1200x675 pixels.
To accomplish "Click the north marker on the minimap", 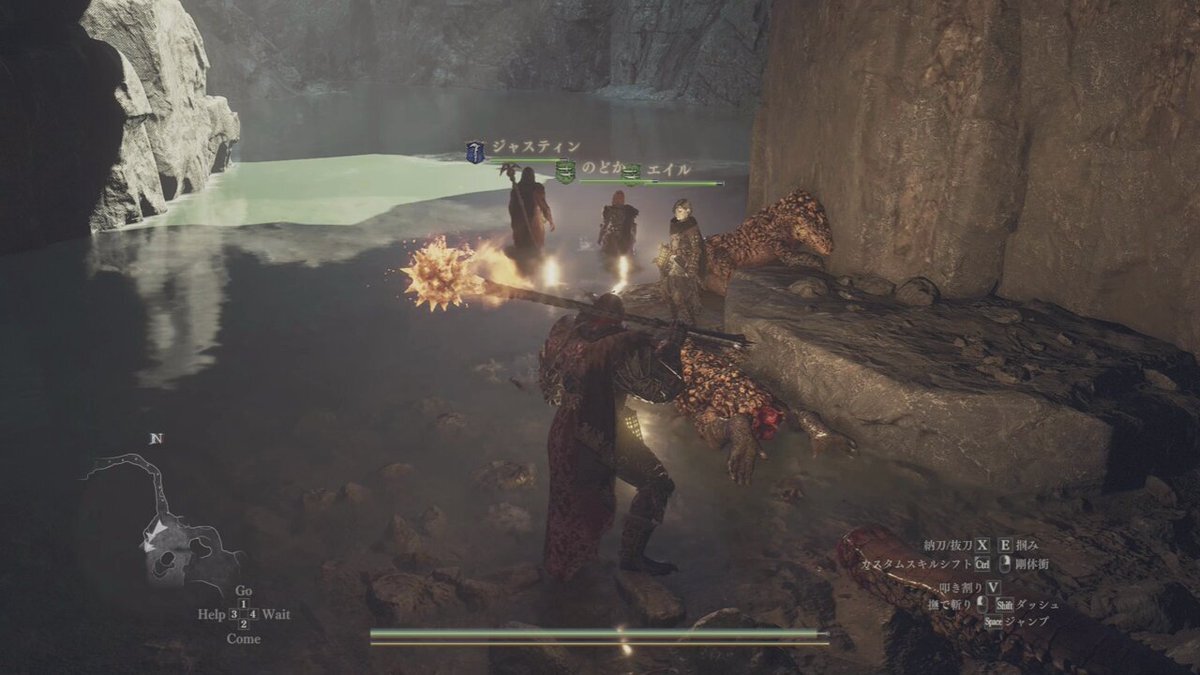I will coord(155,439).
